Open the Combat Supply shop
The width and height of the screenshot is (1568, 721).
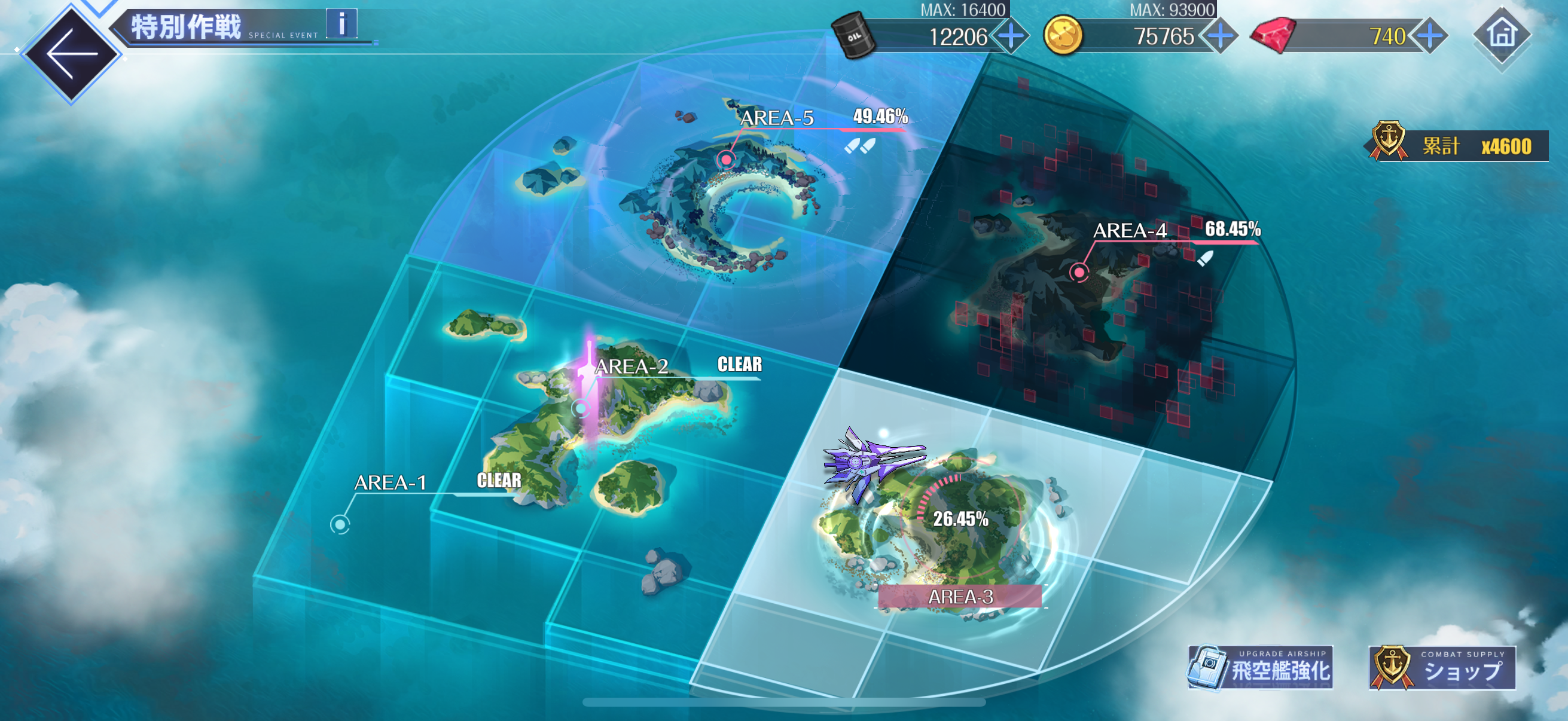pyautogui.click(x=1441, y=668)
